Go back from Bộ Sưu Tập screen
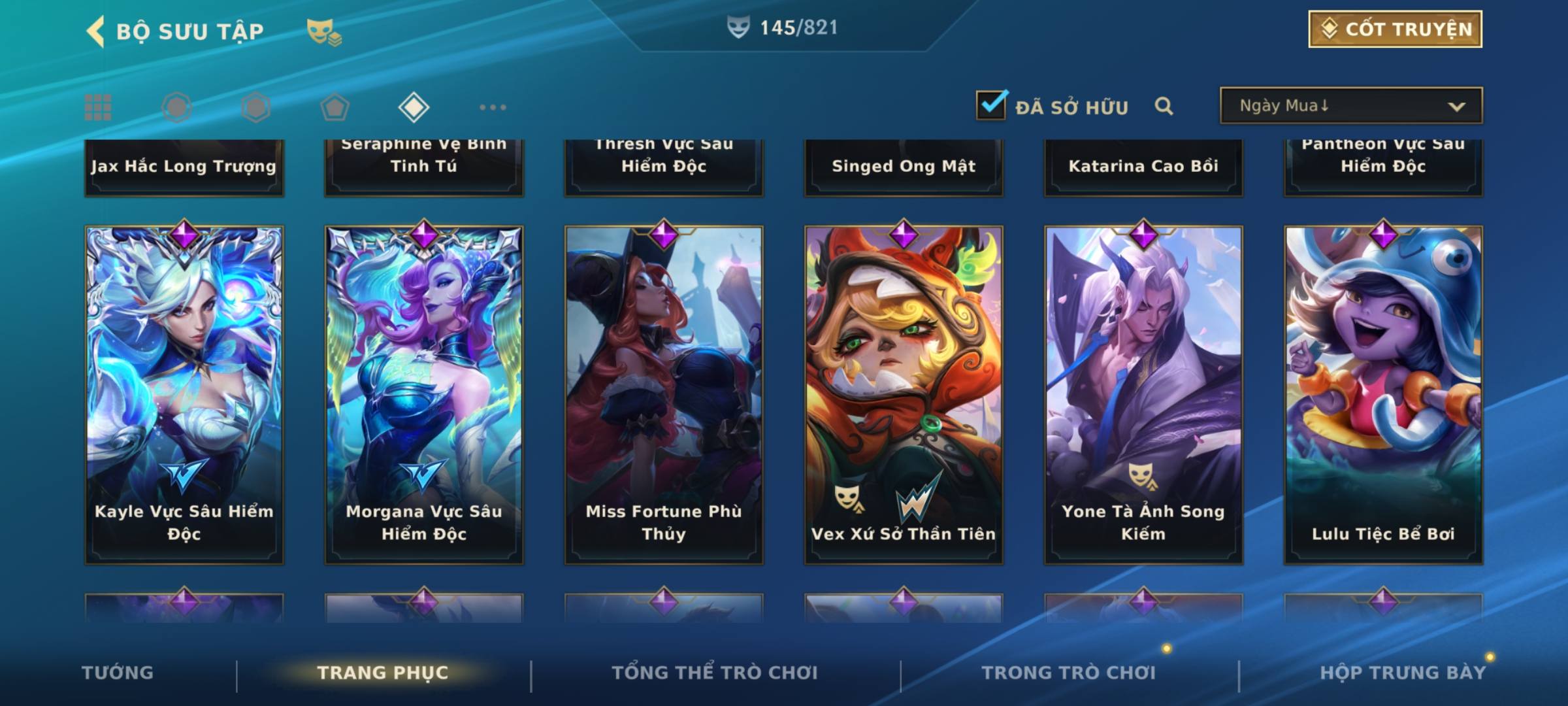1568x706 pixels. tap(95, 31)
